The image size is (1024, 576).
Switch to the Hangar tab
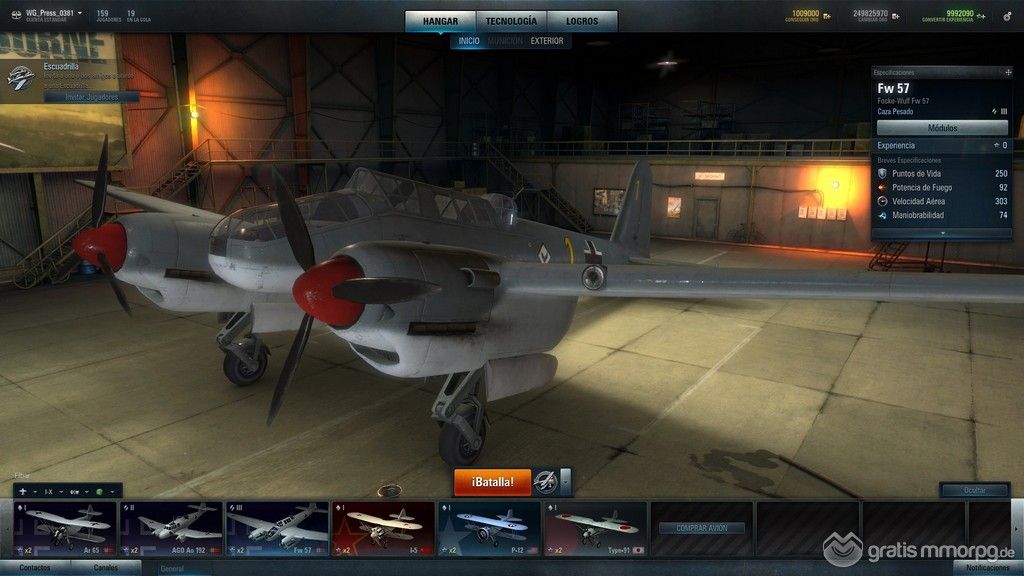[440, 21]
